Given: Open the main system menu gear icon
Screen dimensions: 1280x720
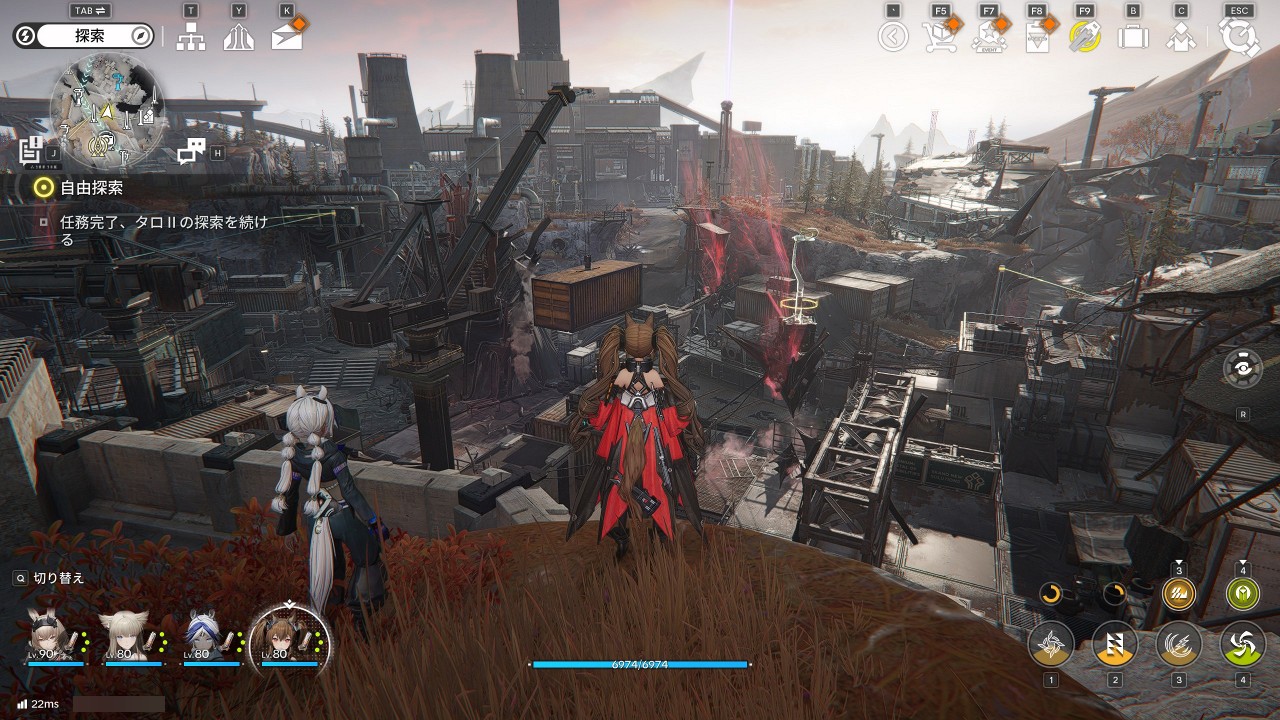Looking at the screenshot, I should click(1239, 37).
